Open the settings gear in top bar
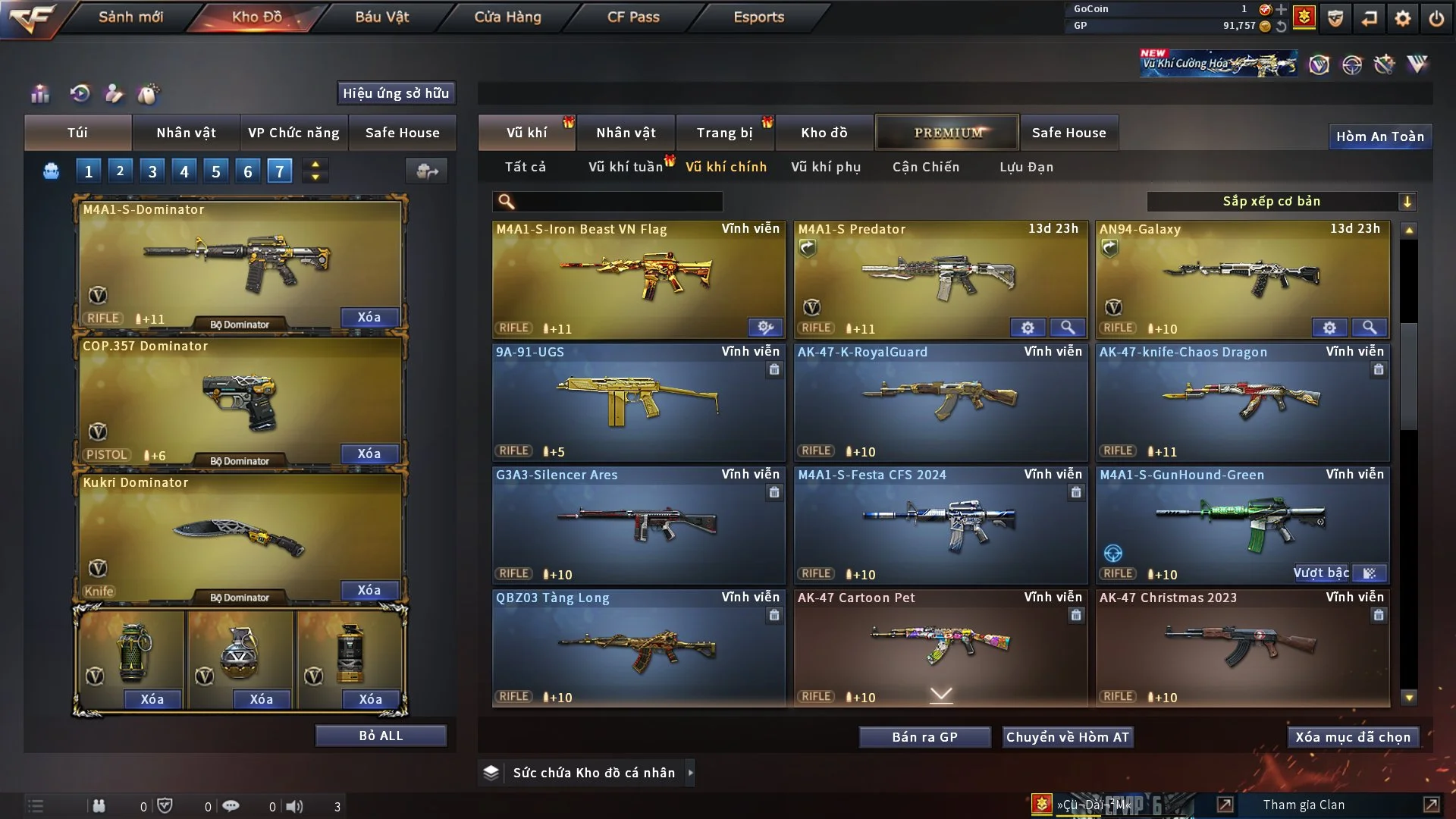Viewport: 1456px width, 819px height. tap(1402, 18)
